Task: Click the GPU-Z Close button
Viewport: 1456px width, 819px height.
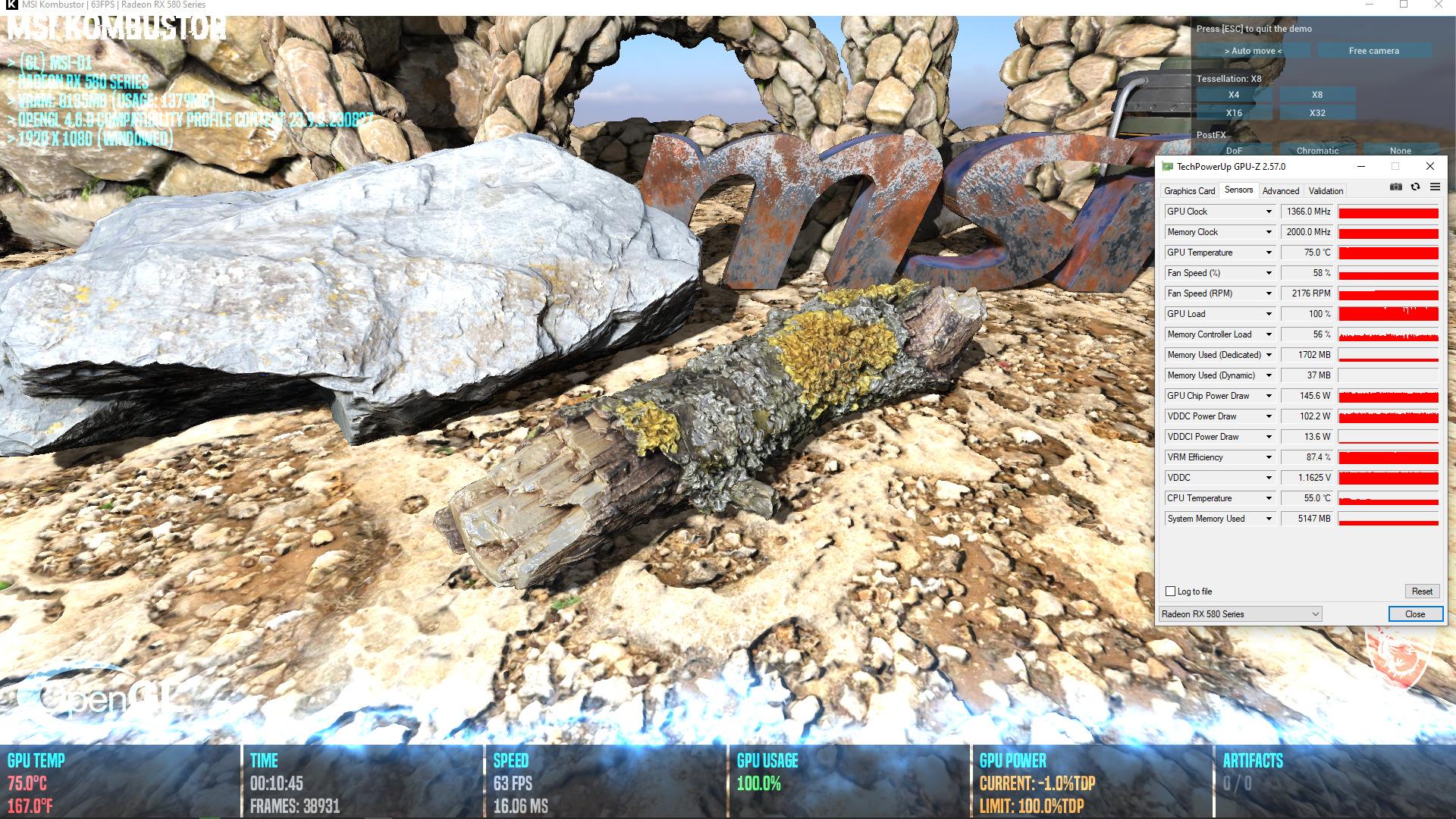Action: 1415,614
